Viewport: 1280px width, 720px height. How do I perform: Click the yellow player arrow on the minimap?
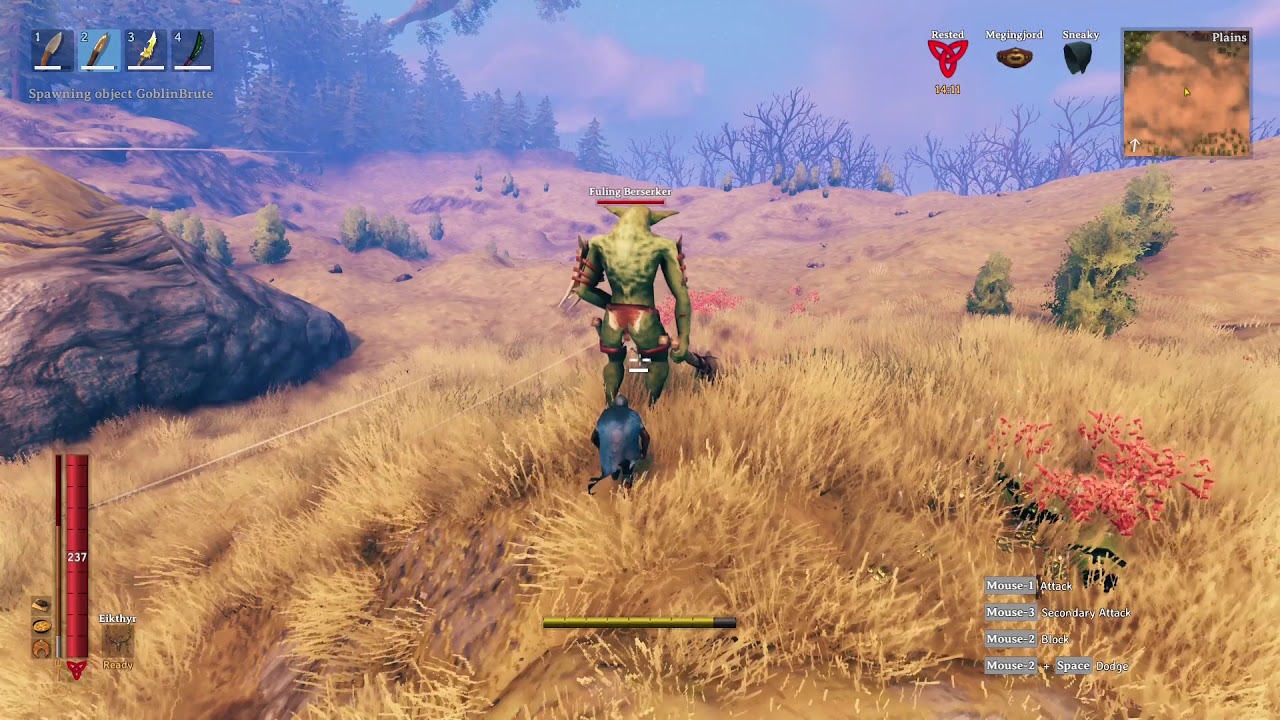(x=1186, y=90)
